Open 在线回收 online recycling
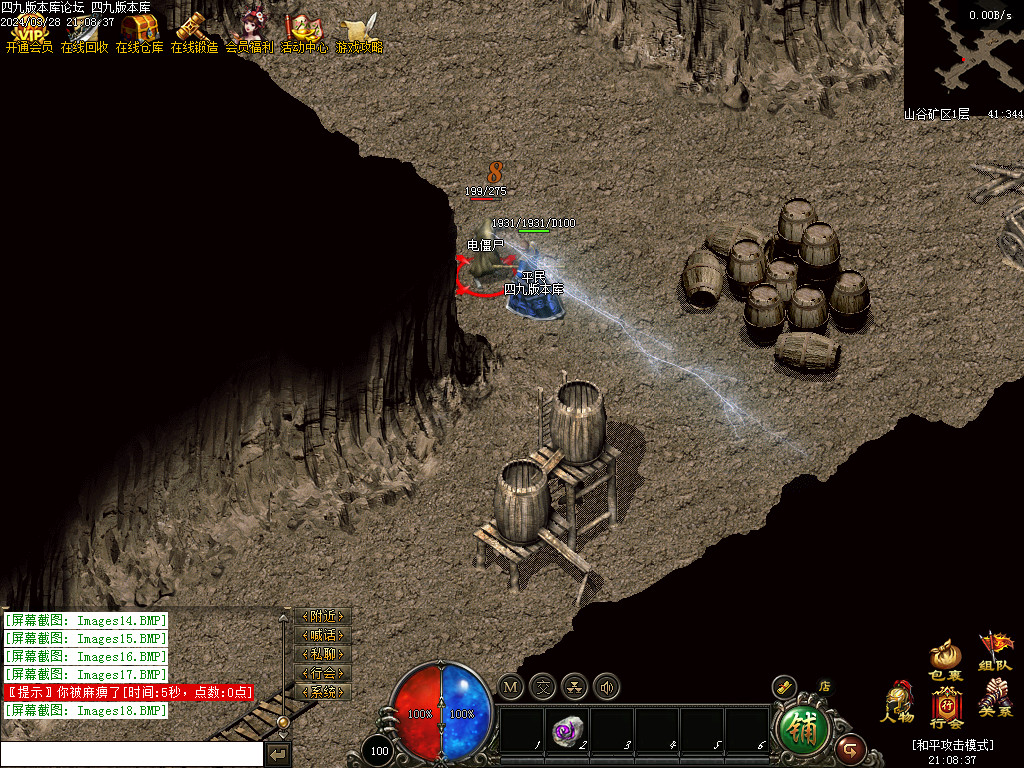The image size is (1024, 768). coord(84,34)
